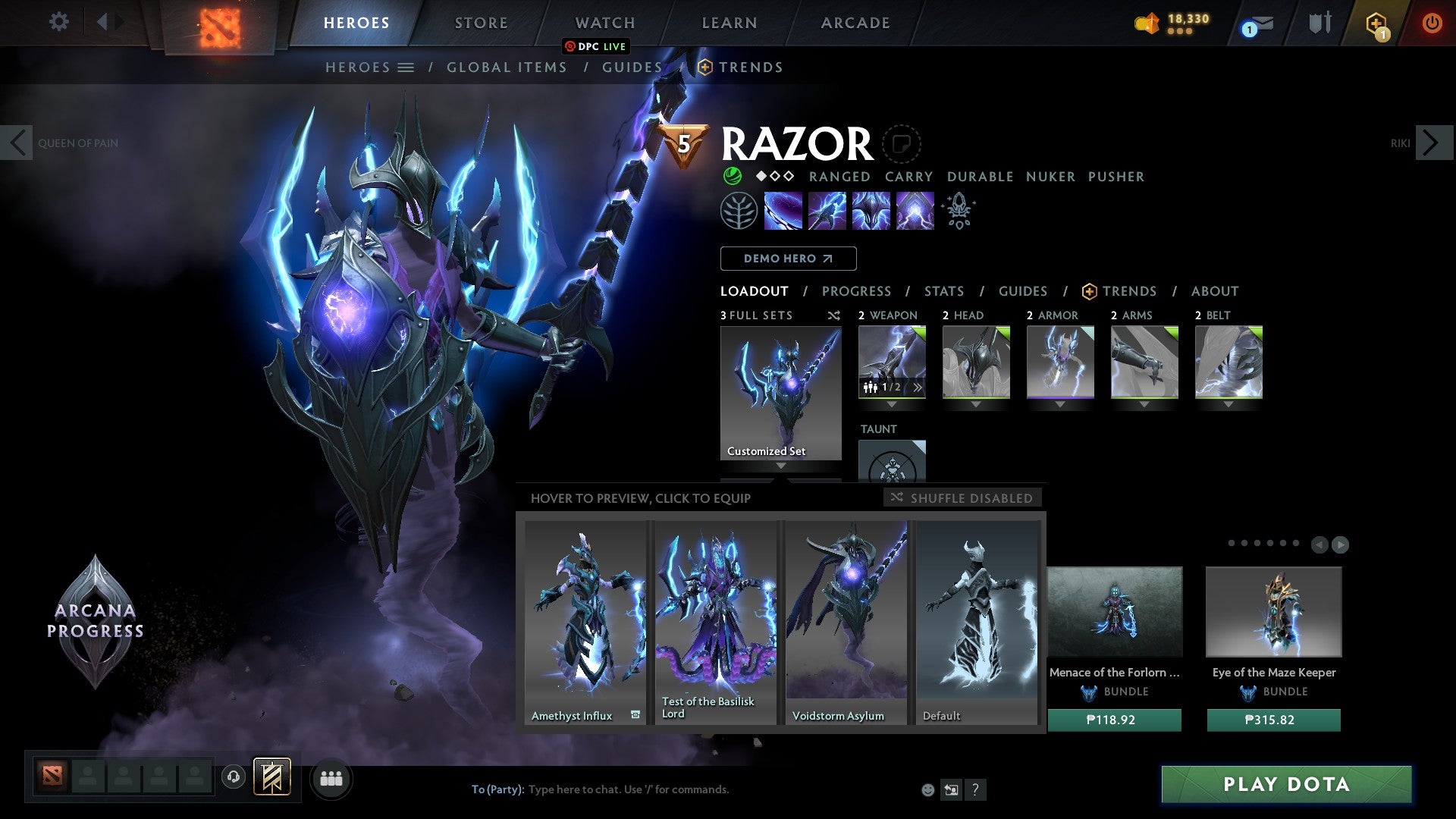Screen dimensions: 1456x819
Task: Open the settings gear icon
Action: tap(58, 22)
